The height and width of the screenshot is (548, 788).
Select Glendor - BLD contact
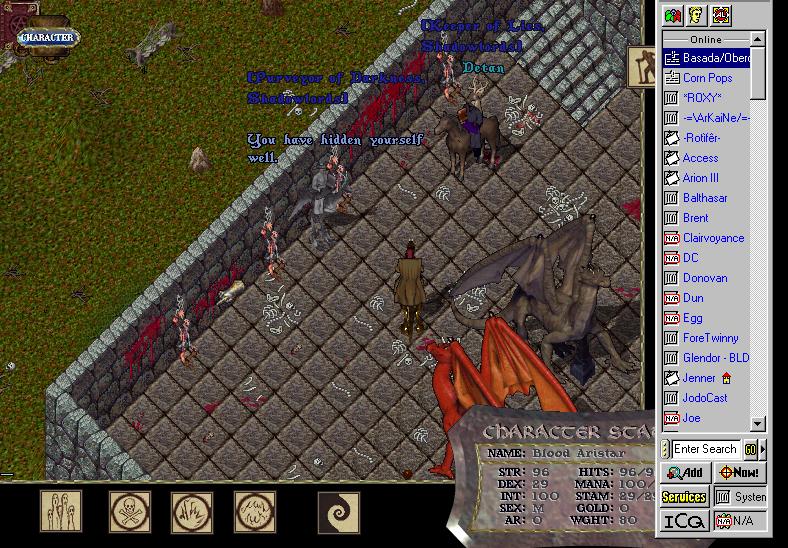tap(715, 358)
